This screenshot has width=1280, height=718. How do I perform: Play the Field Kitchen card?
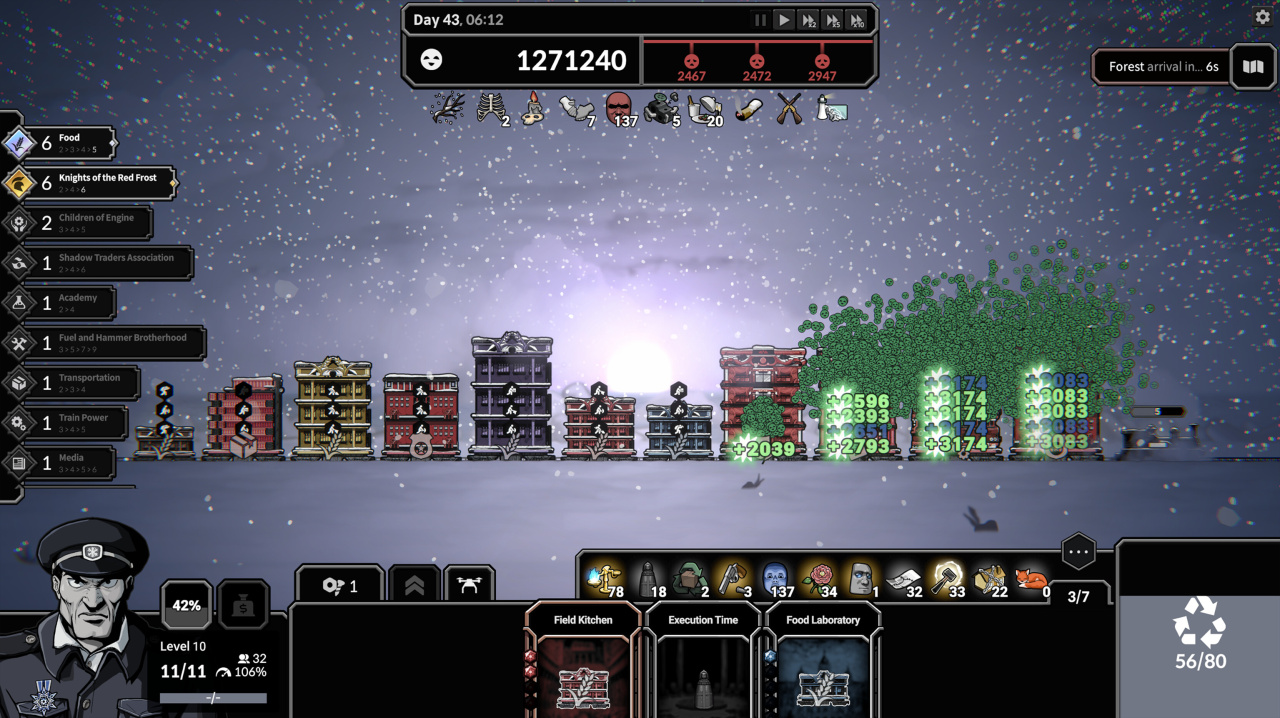coord(583,665)
